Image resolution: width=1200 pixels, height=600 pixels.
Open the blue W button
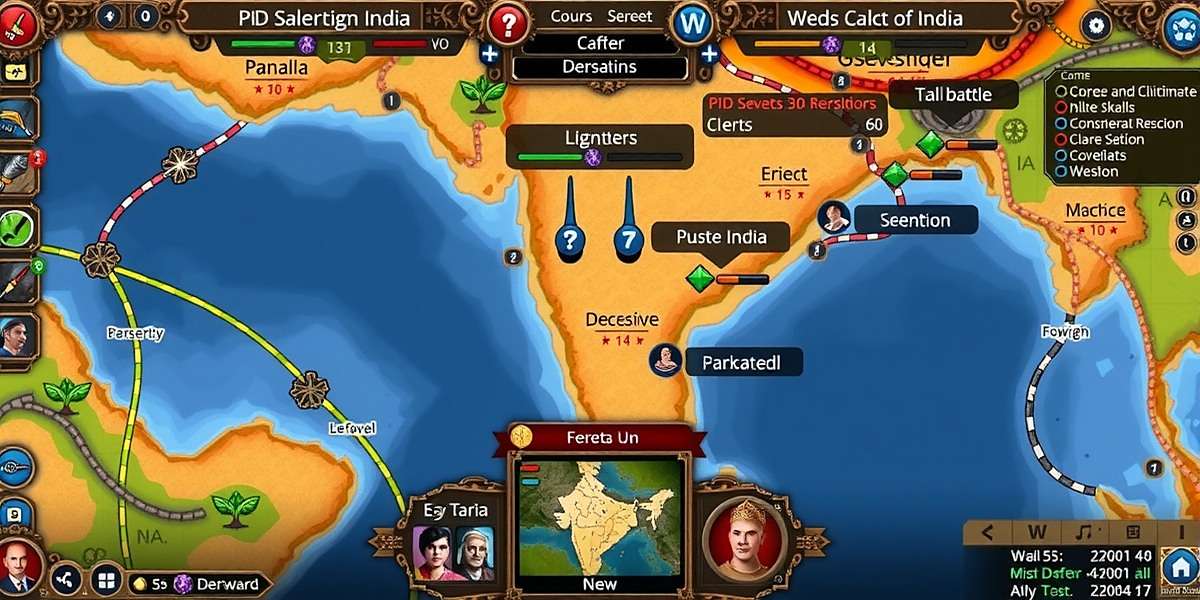689,23
